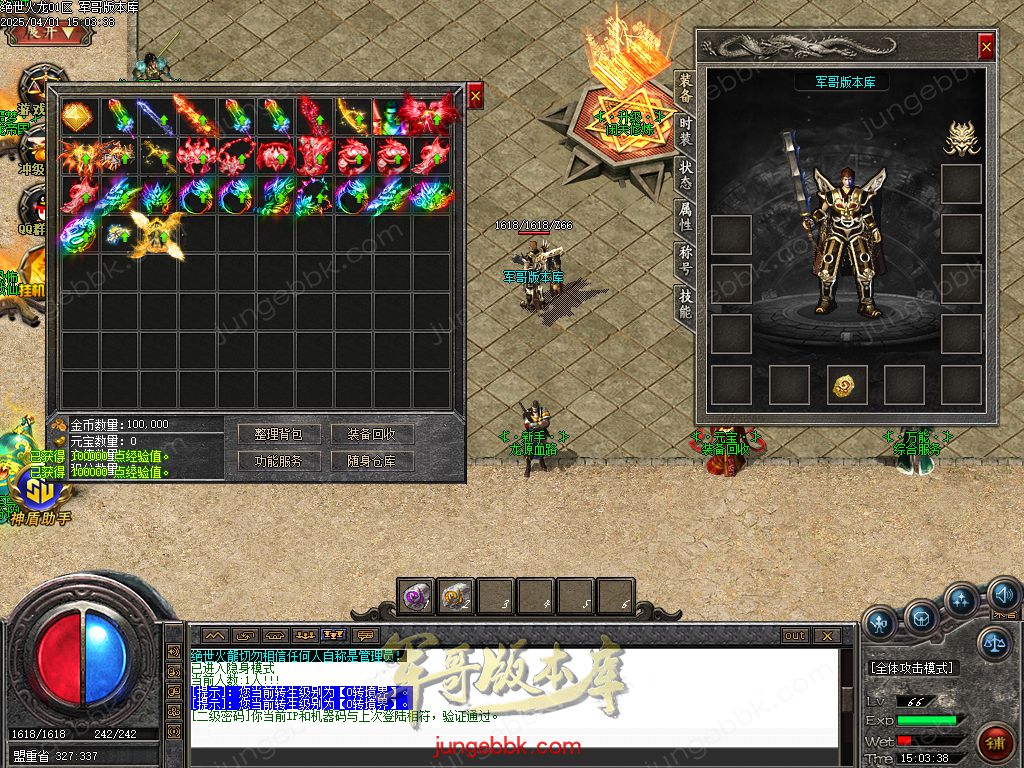Click the 'out' button on chat bar
This screenshot has height=768, width=1024.
(x=794, y=636)
